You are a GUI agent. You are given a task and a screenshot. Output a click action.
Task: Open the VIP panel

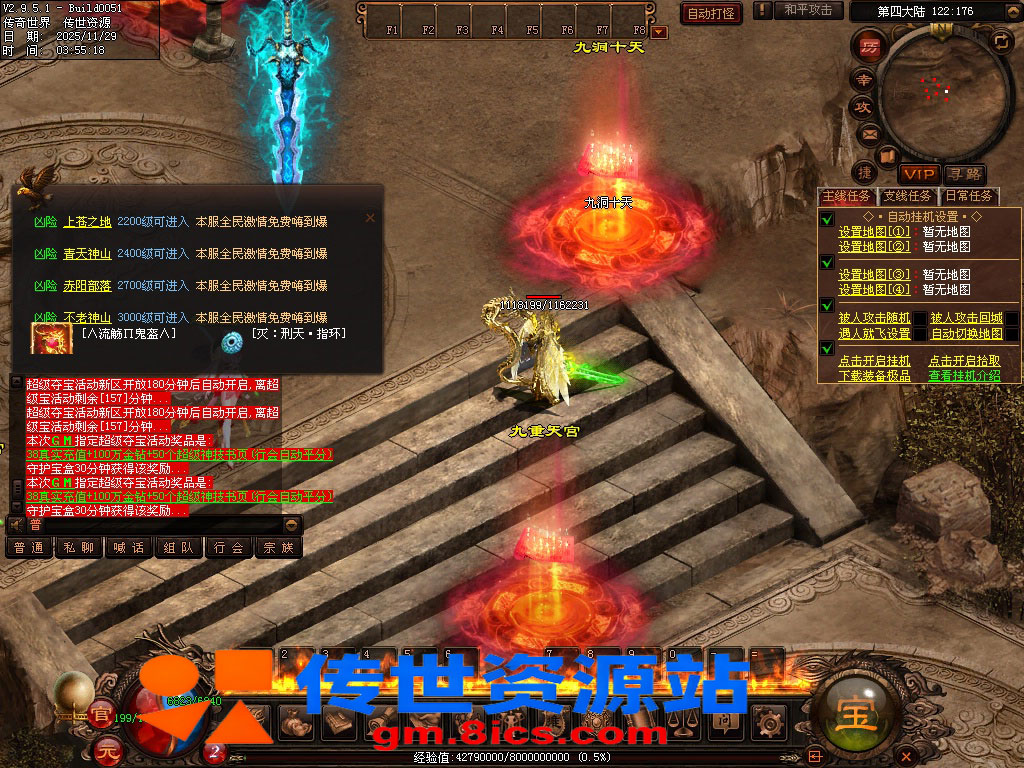pyautogui.click(x=918, y=174)
